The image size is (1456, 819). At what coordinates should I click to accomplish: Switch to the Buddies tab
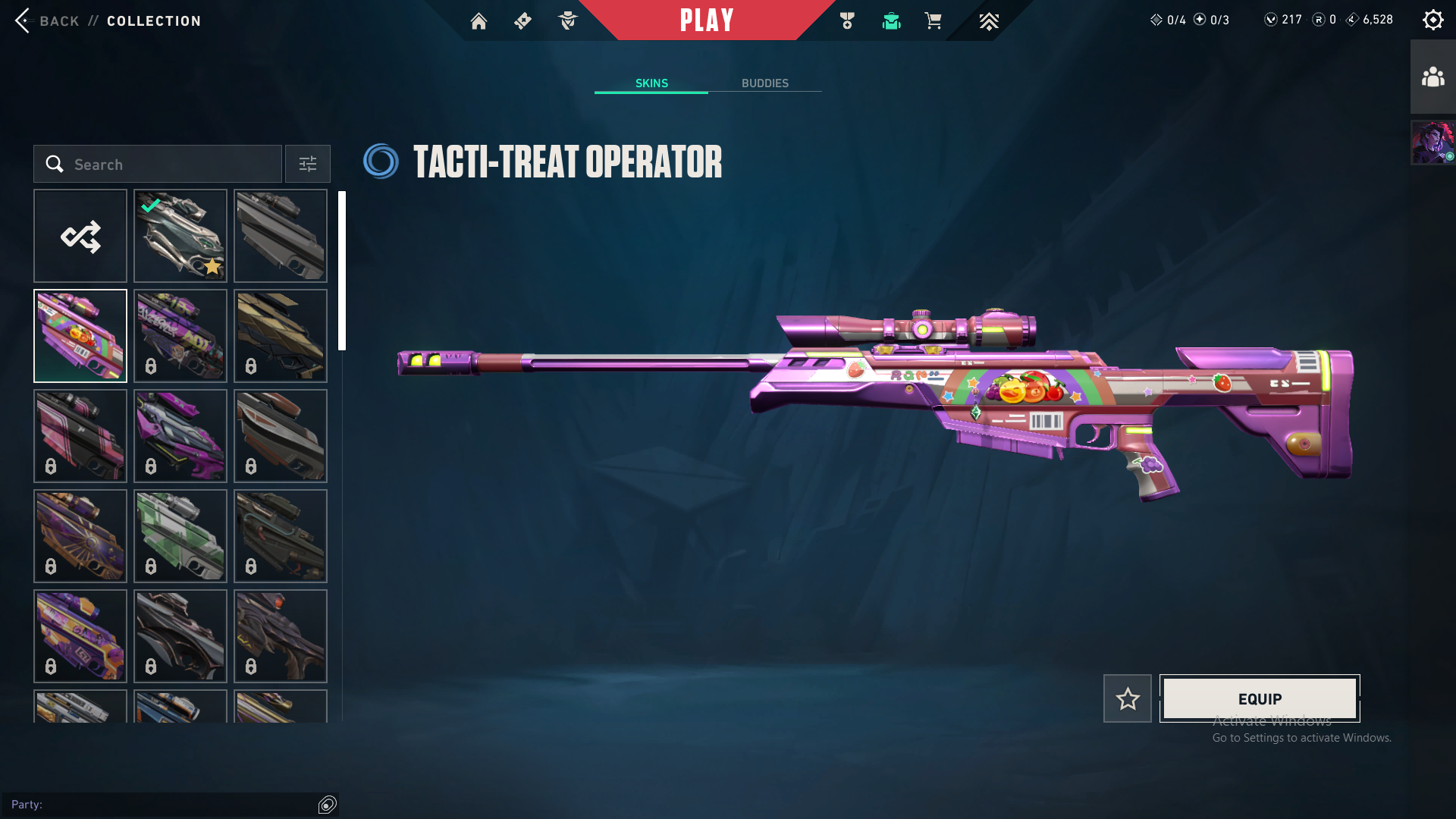click(764, 83)
